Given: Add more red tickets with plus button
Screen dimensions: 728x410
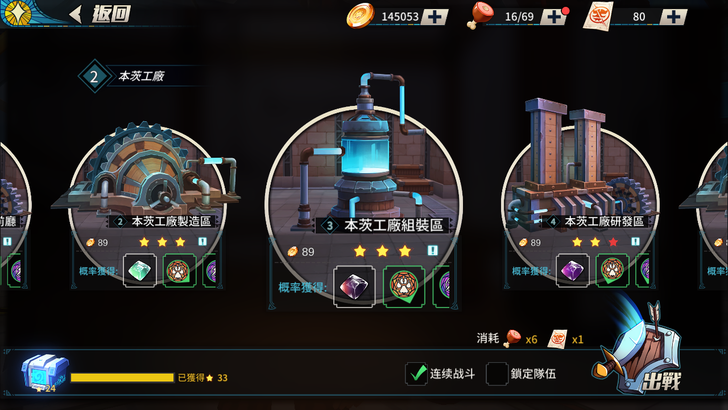Looking at the screenshot, I should 674,16.
